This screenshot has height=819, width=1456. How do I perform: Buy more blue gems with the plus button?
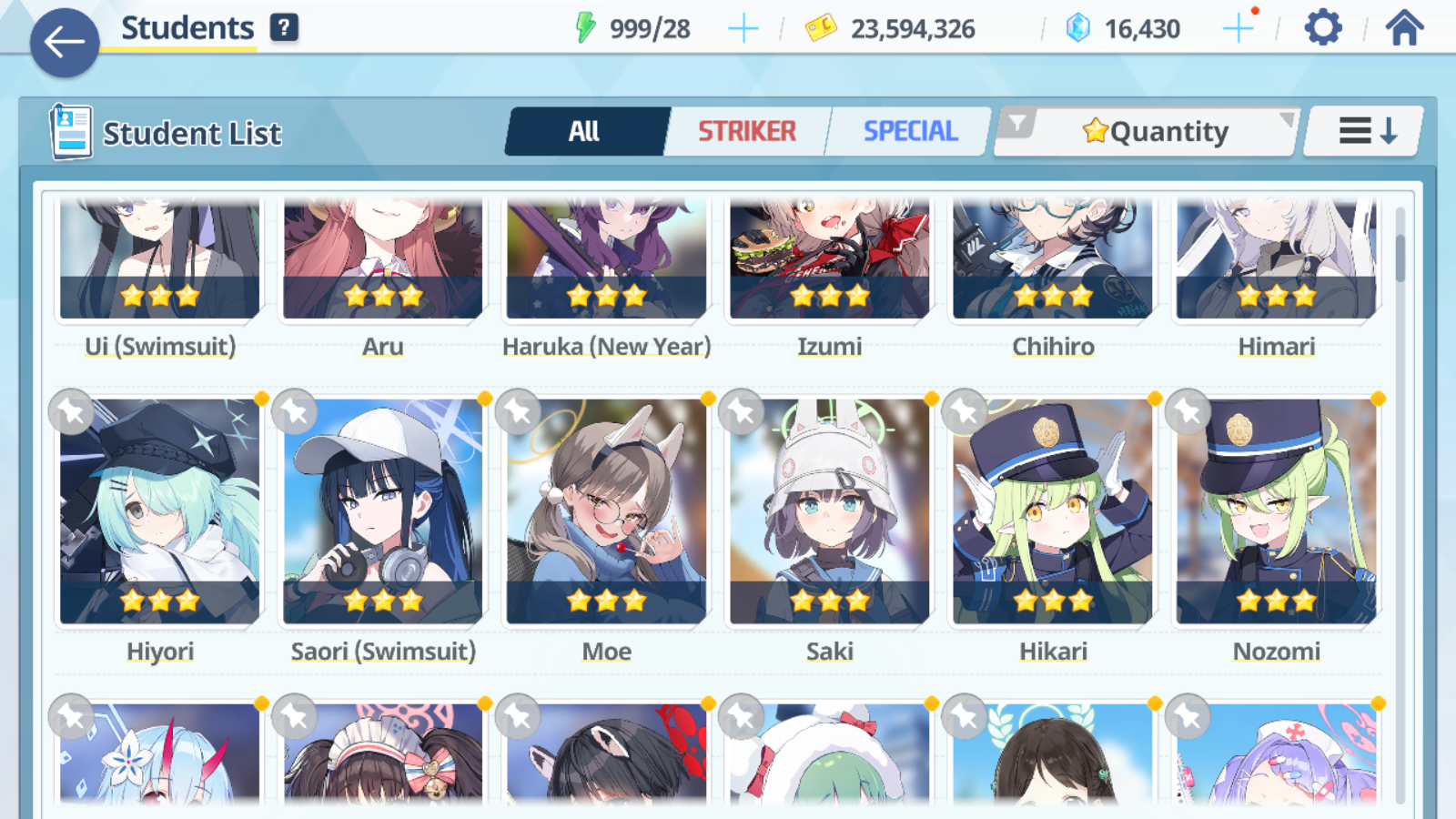coord(1238,29)
